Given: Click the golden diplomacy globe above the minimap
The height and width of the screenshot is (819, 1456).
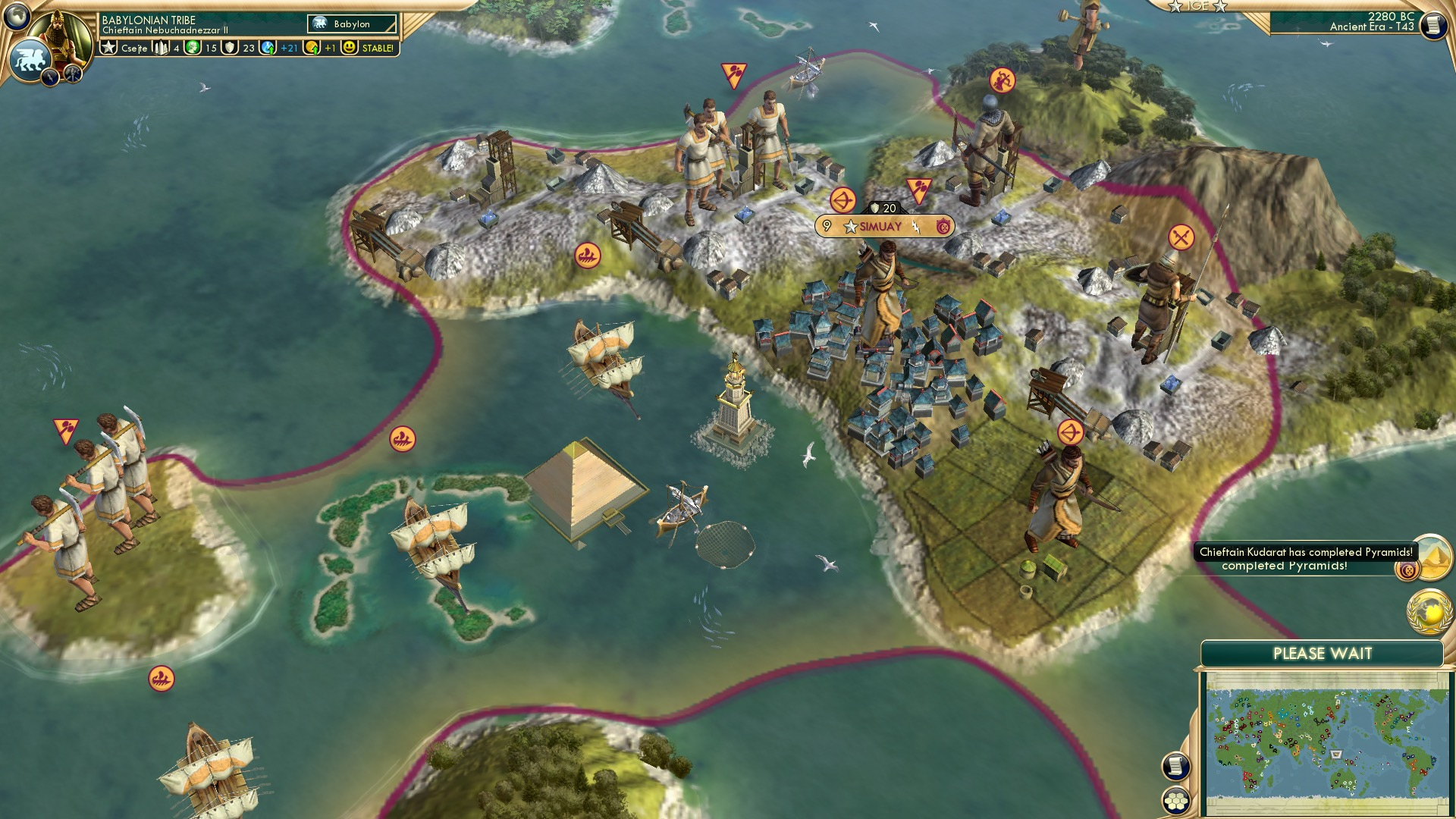Looking at the screenshot, I should (1429, 611).
